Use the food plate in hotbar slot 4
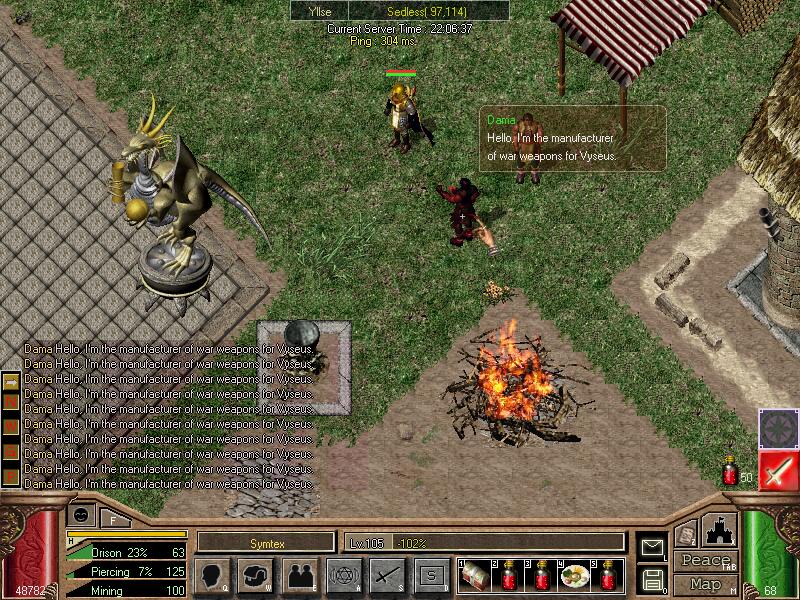This screenshot has width=800, height=600. 574,576
